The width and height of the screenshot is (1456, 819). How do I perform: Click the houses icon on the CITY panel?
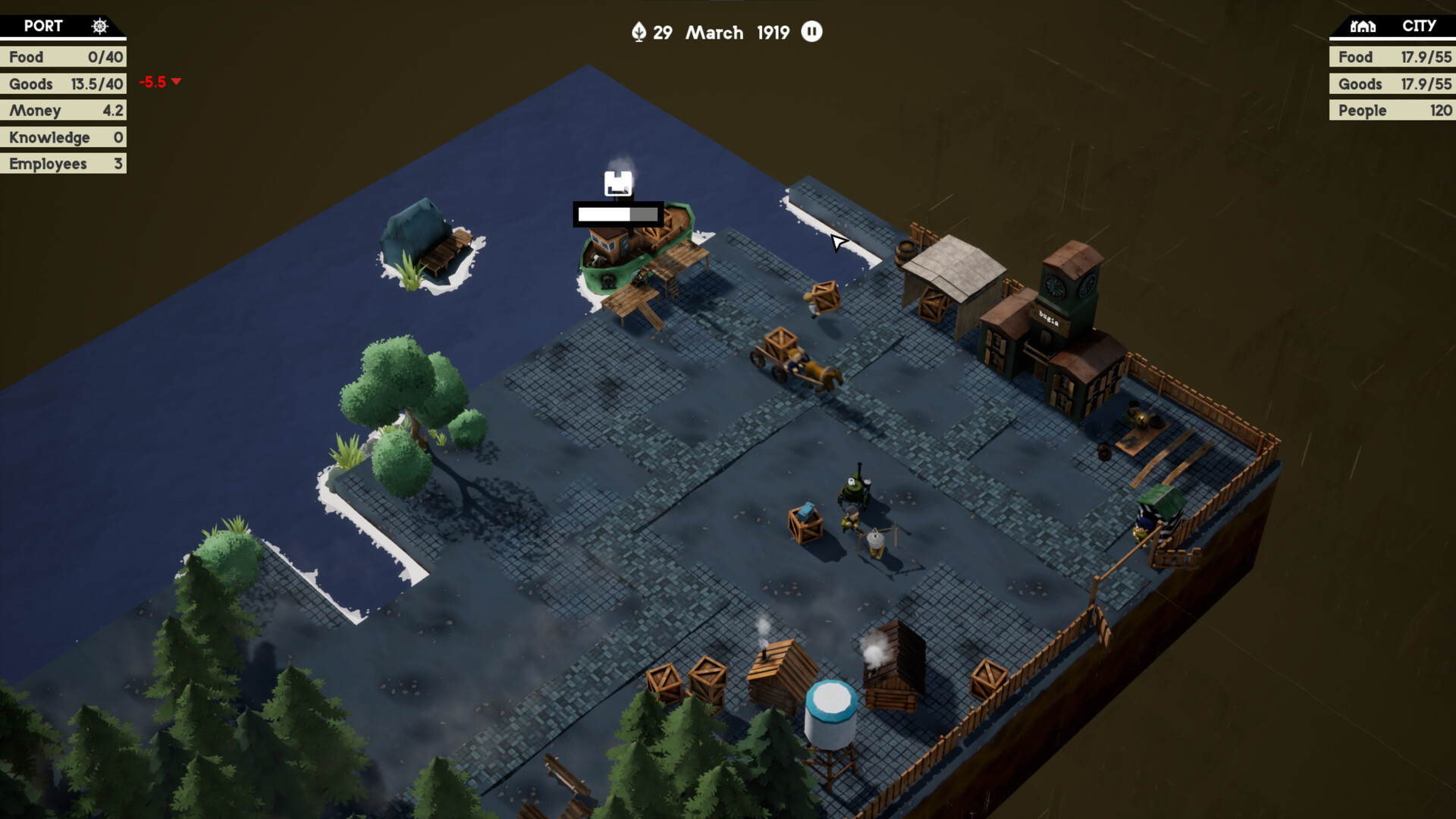[x=1362, y=26]
